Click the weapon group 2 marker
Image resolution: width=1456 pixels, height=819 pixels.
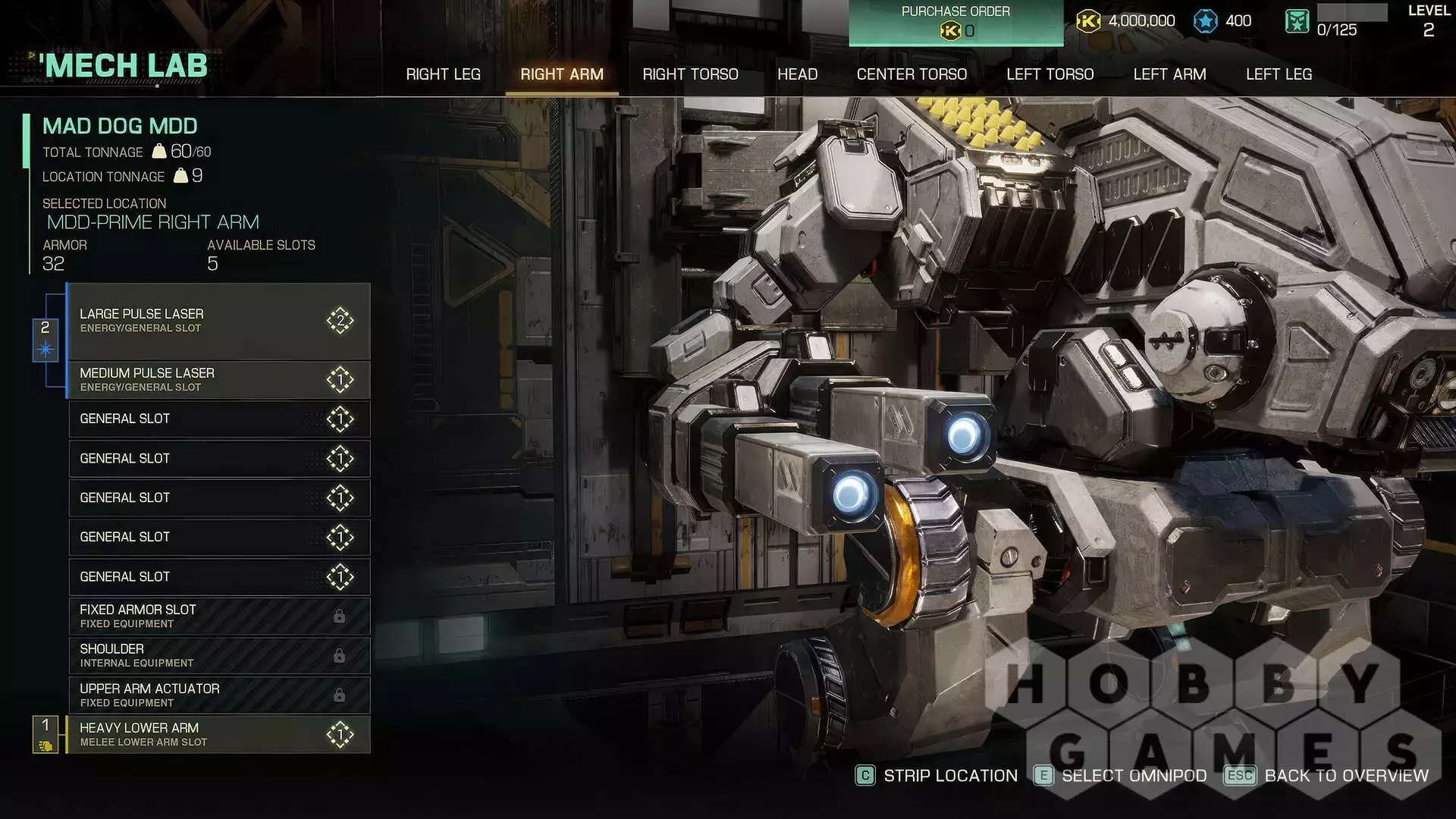tap(45, 339)
